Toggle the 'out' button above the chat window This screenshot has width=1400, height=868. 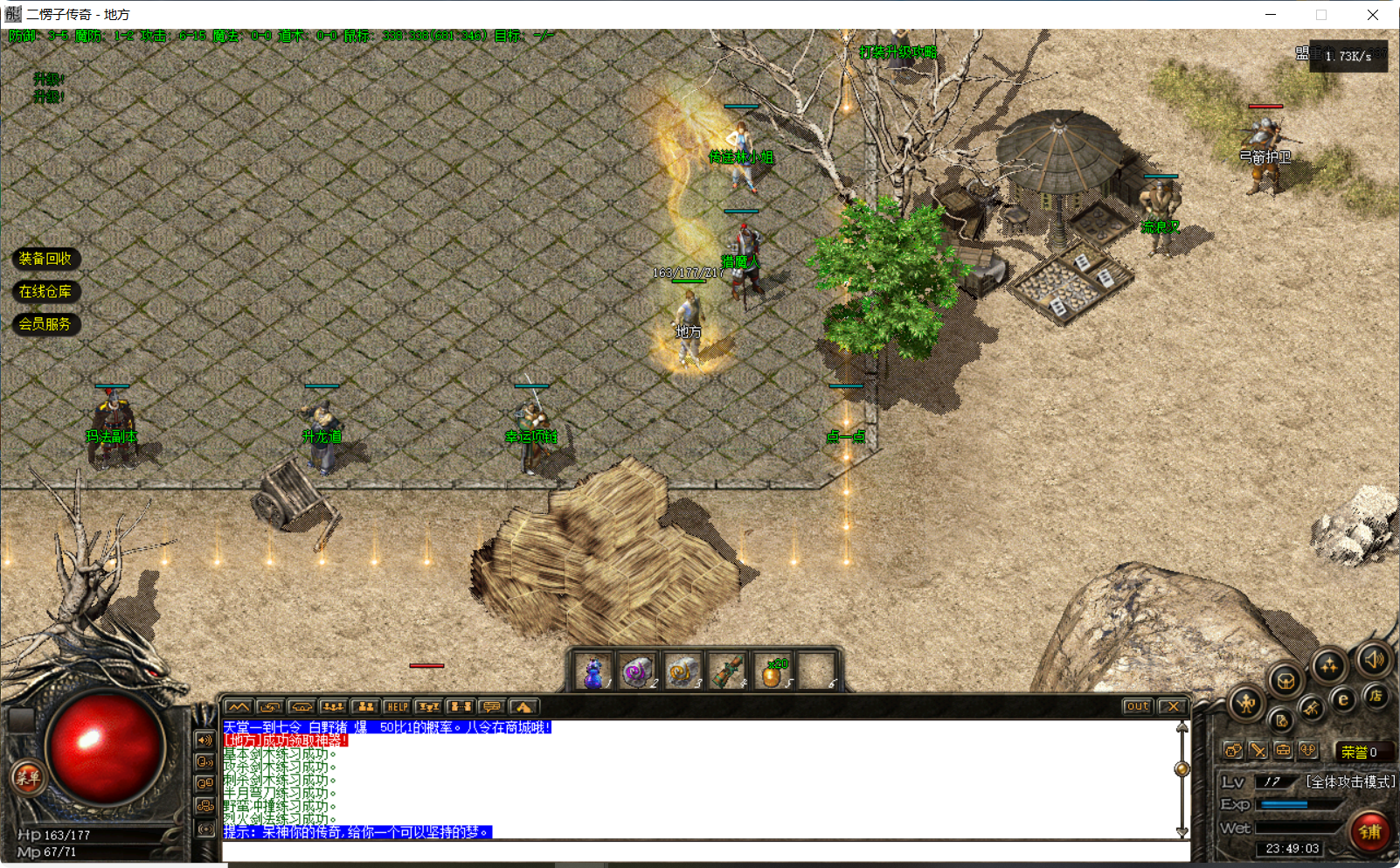click(x=1136, y=706)
